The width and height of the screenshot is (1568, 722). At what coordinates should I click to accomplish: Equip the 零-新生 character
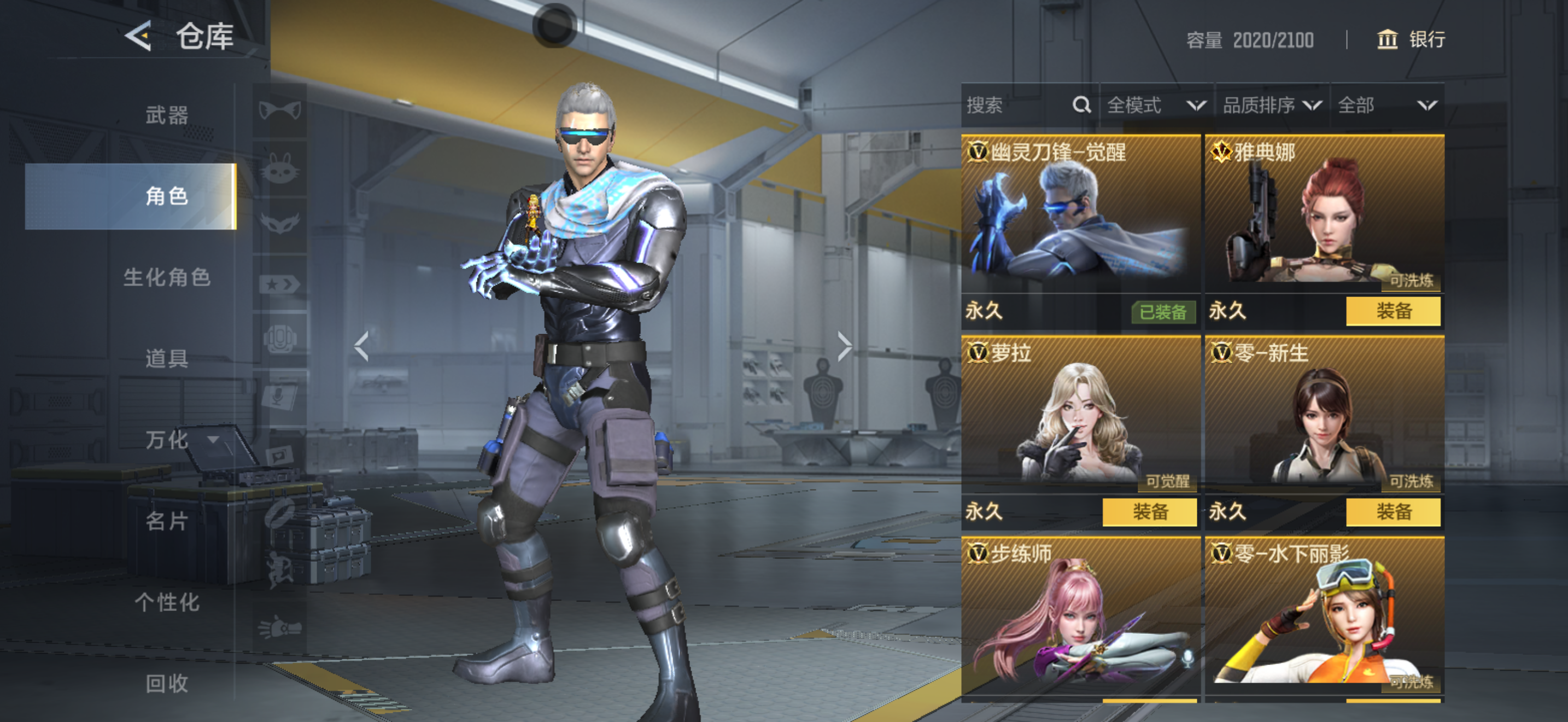coord(1393,512)
